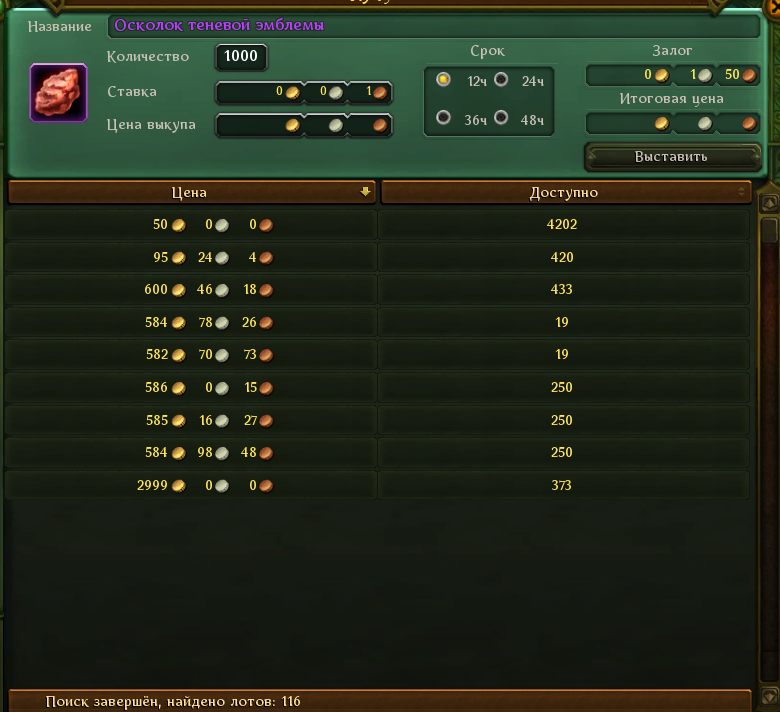The image size is (780, 712).
Task: Click the Количество input showing 1000
Action: point(241,57)
